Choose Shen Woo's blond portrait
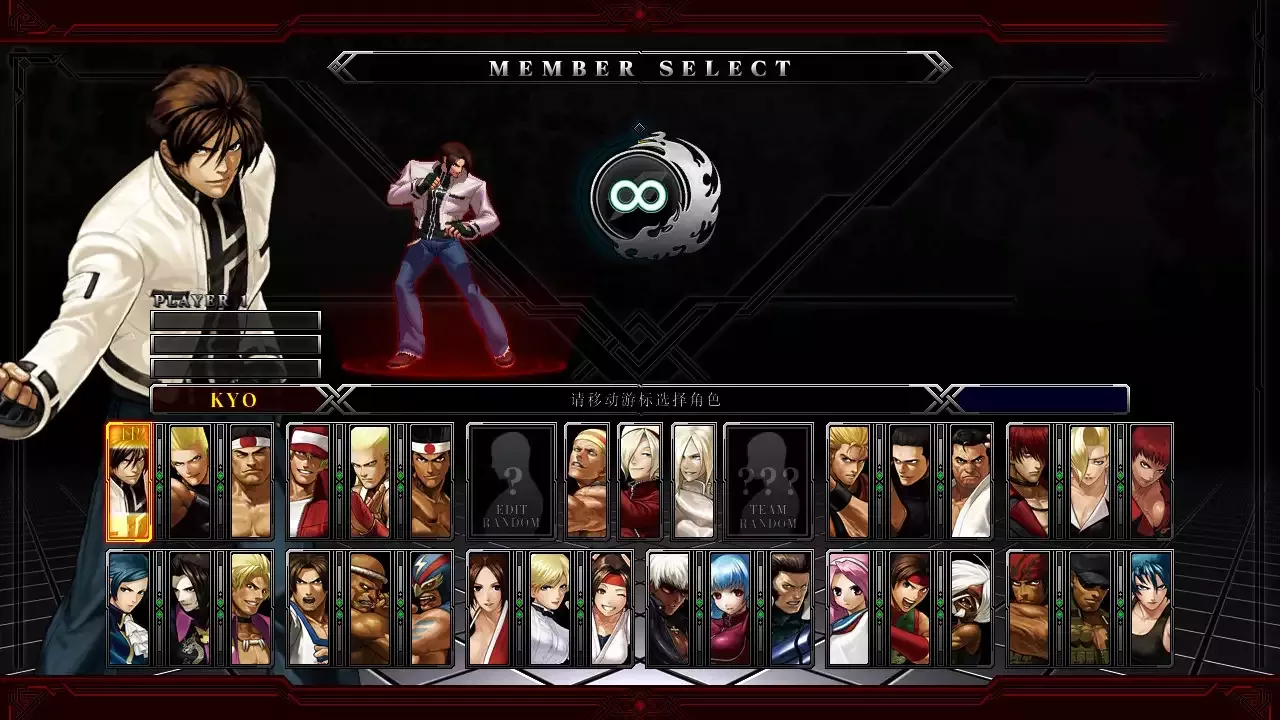 pyautogui.click(x=250, y=609)
